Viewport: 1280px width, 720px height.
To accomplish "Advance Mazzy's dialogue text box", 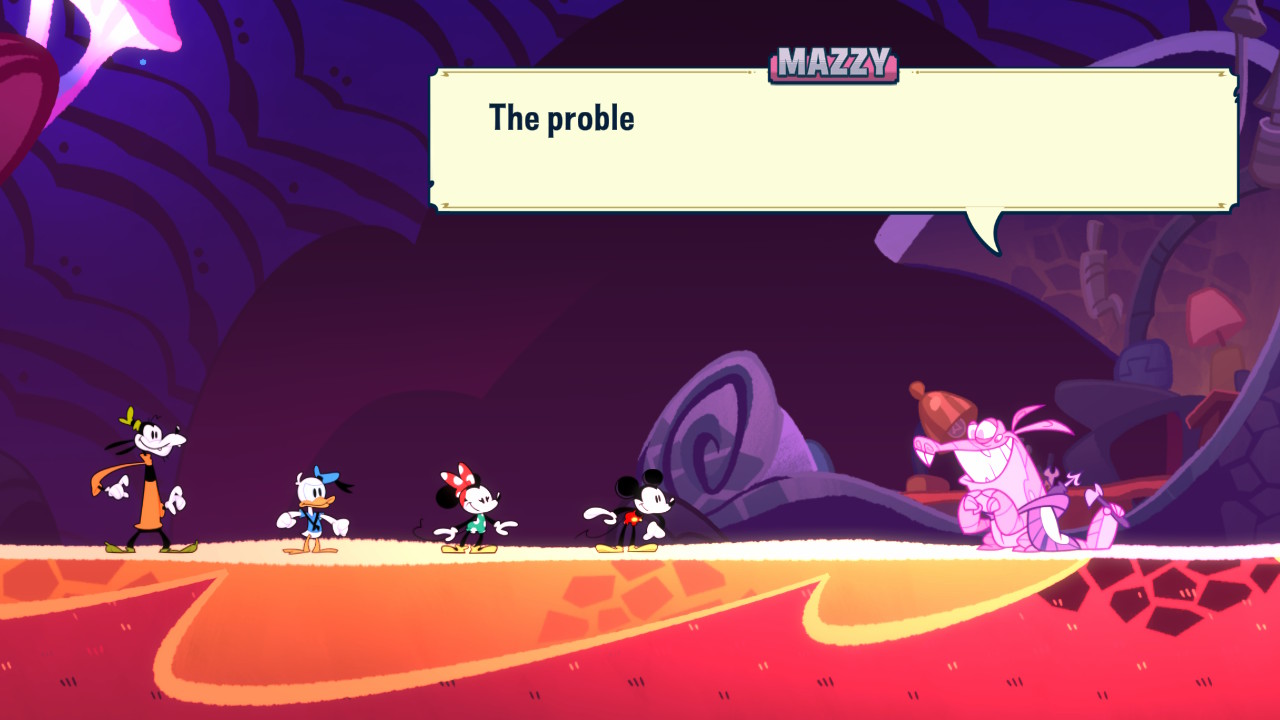I will (833, 140).
